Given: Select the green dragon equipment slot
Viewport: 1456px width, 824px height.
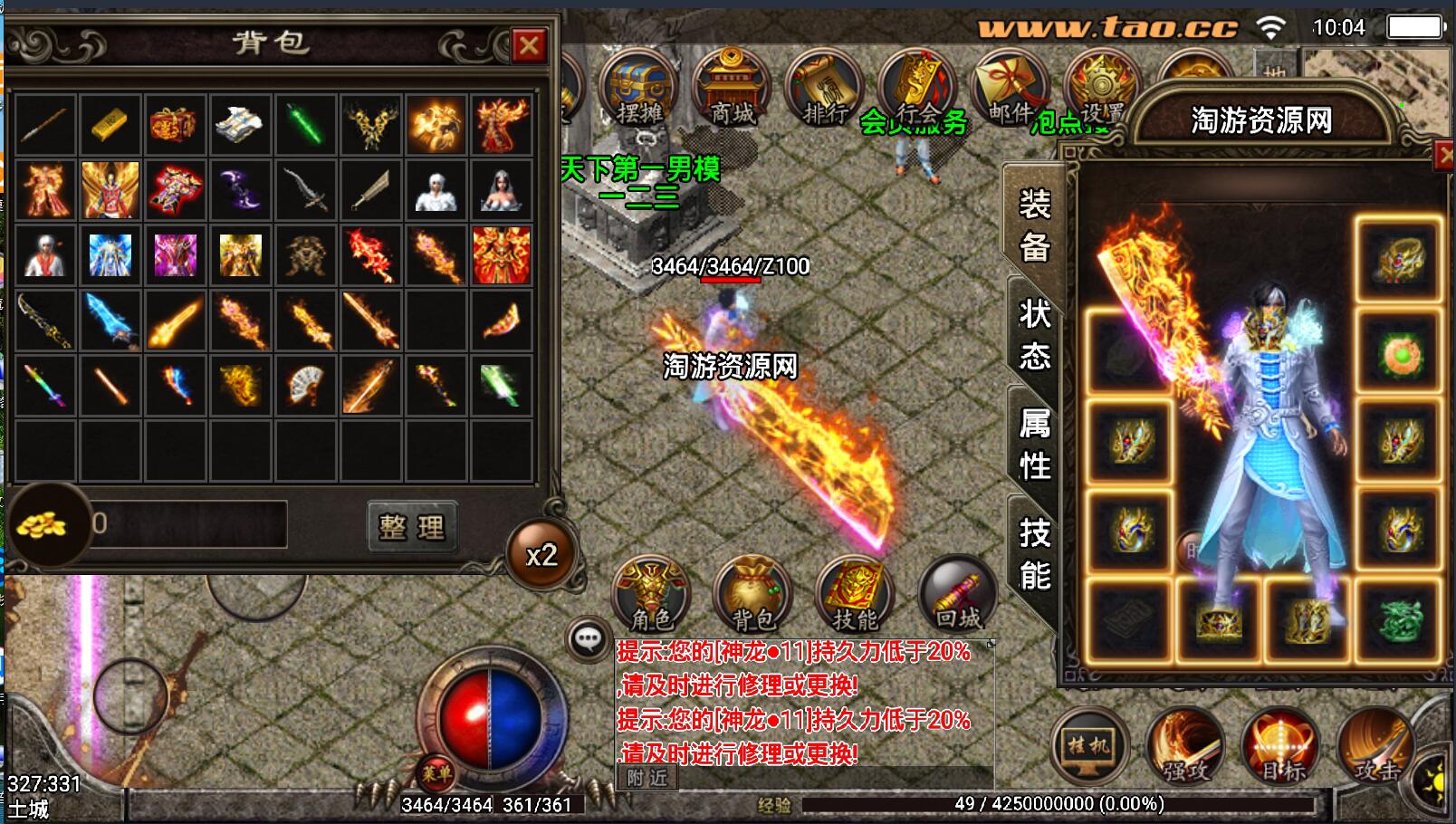Looking at the screenshot, I should coord(1397,620).
